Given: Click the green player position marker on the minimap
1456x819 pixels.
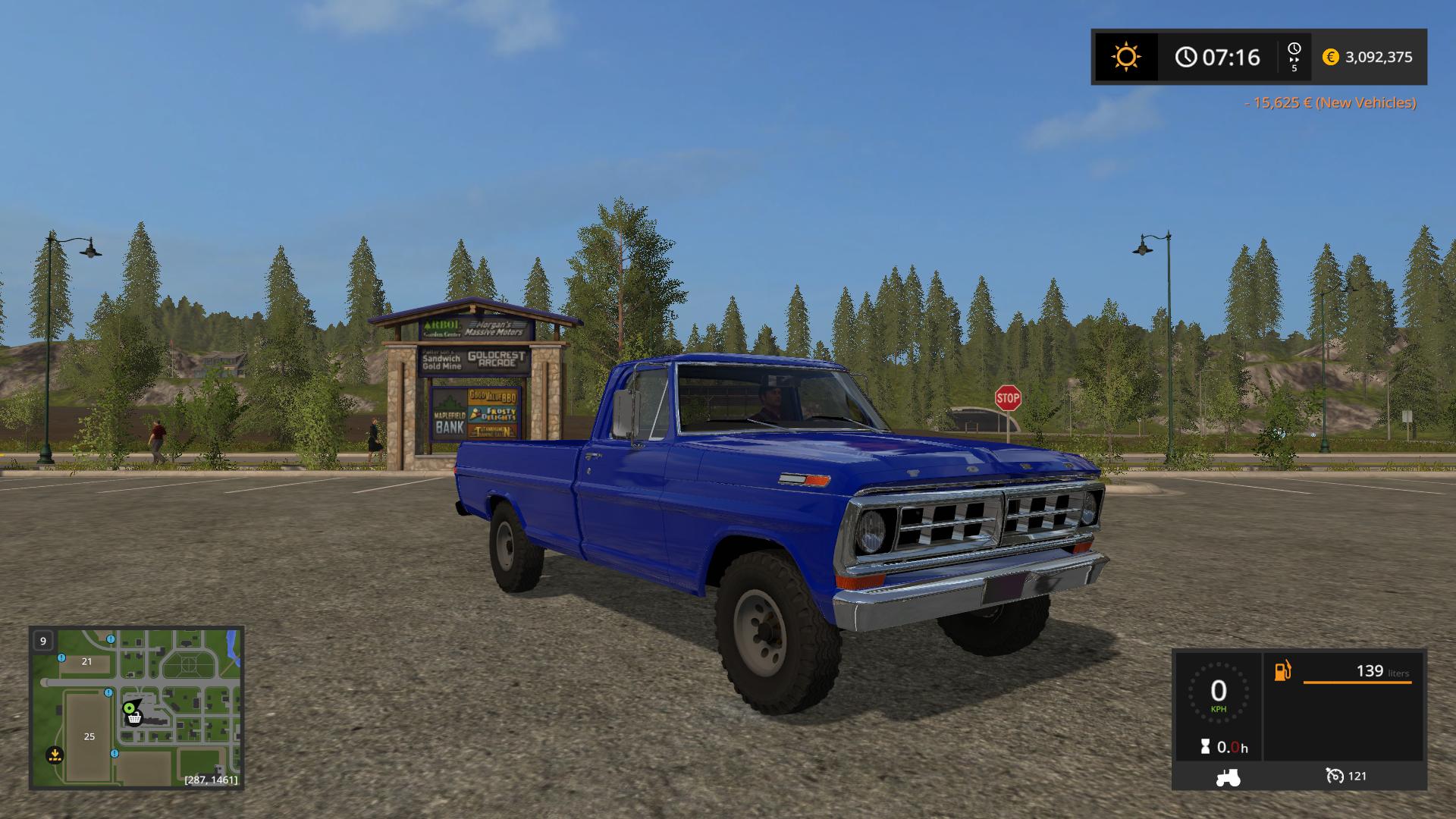Looking at the screenshot, I should tap(130, 708).
